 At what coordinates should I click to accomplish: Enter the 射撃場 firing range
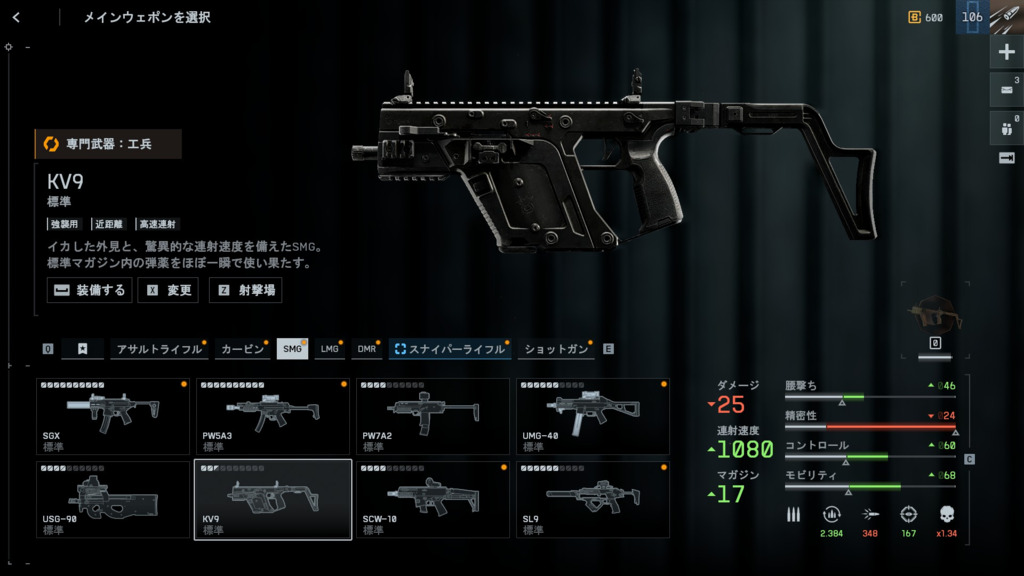(245, 290)
